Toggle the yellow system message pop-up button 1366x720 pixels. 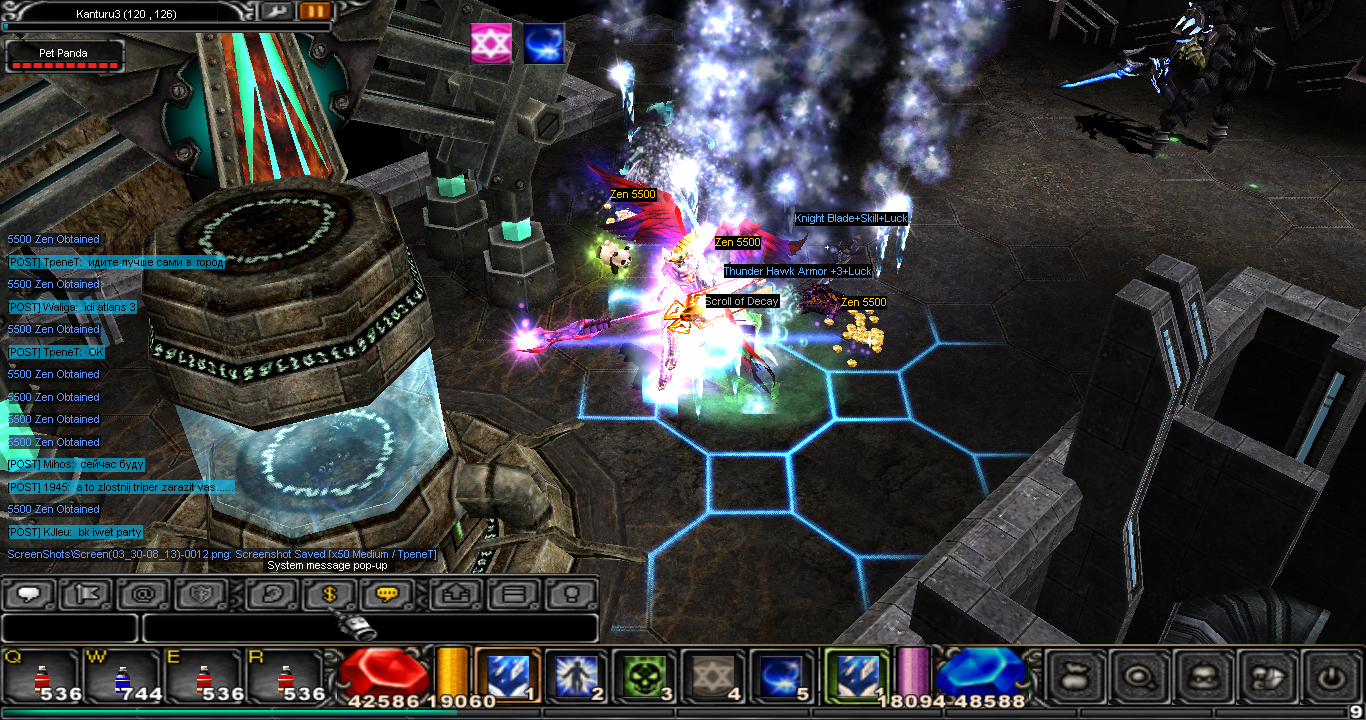click(x=386, y=594)
